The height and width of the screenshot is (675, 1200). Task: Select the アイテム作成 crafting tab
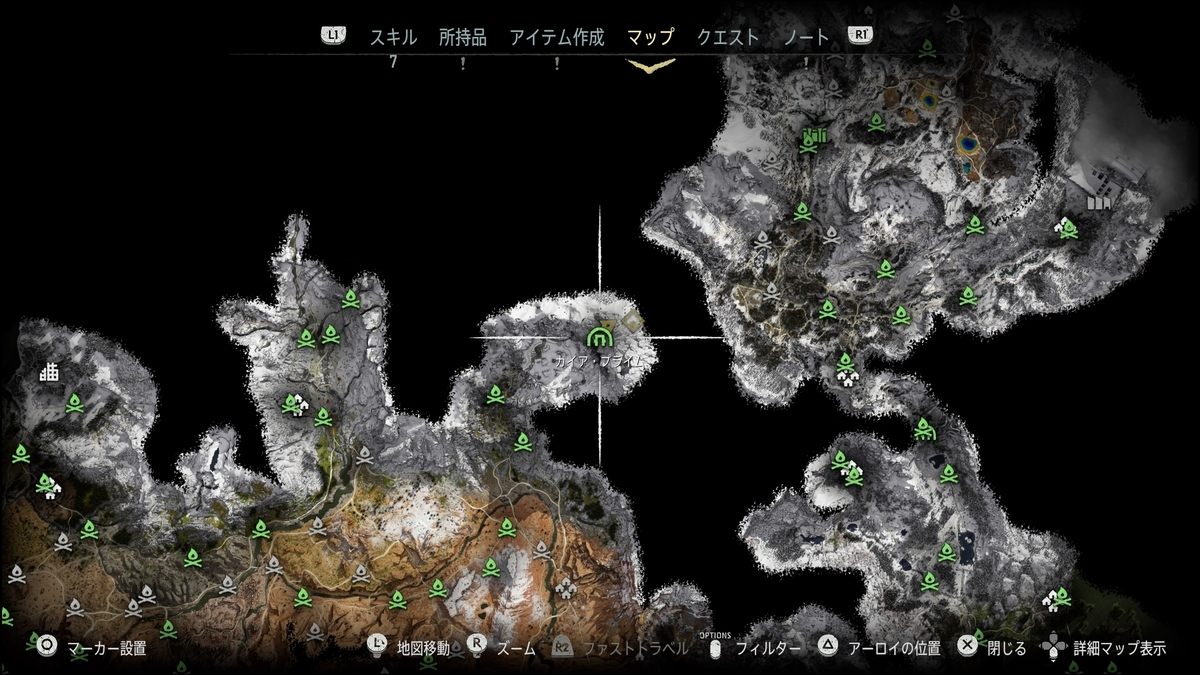[x=557, y=38]
